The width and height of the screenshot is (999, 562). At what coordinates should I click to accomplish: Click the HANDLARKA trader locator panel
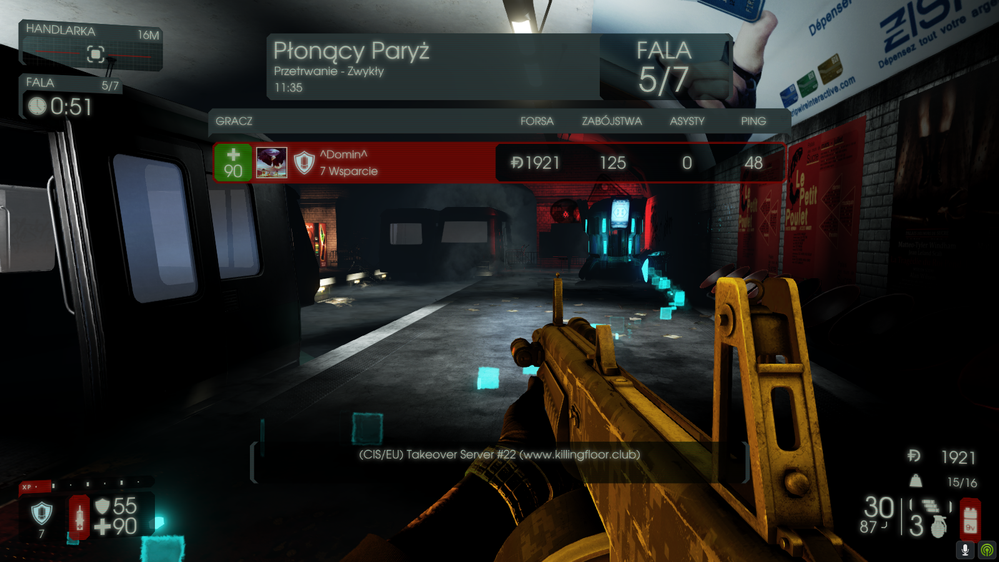pos(92,47)
